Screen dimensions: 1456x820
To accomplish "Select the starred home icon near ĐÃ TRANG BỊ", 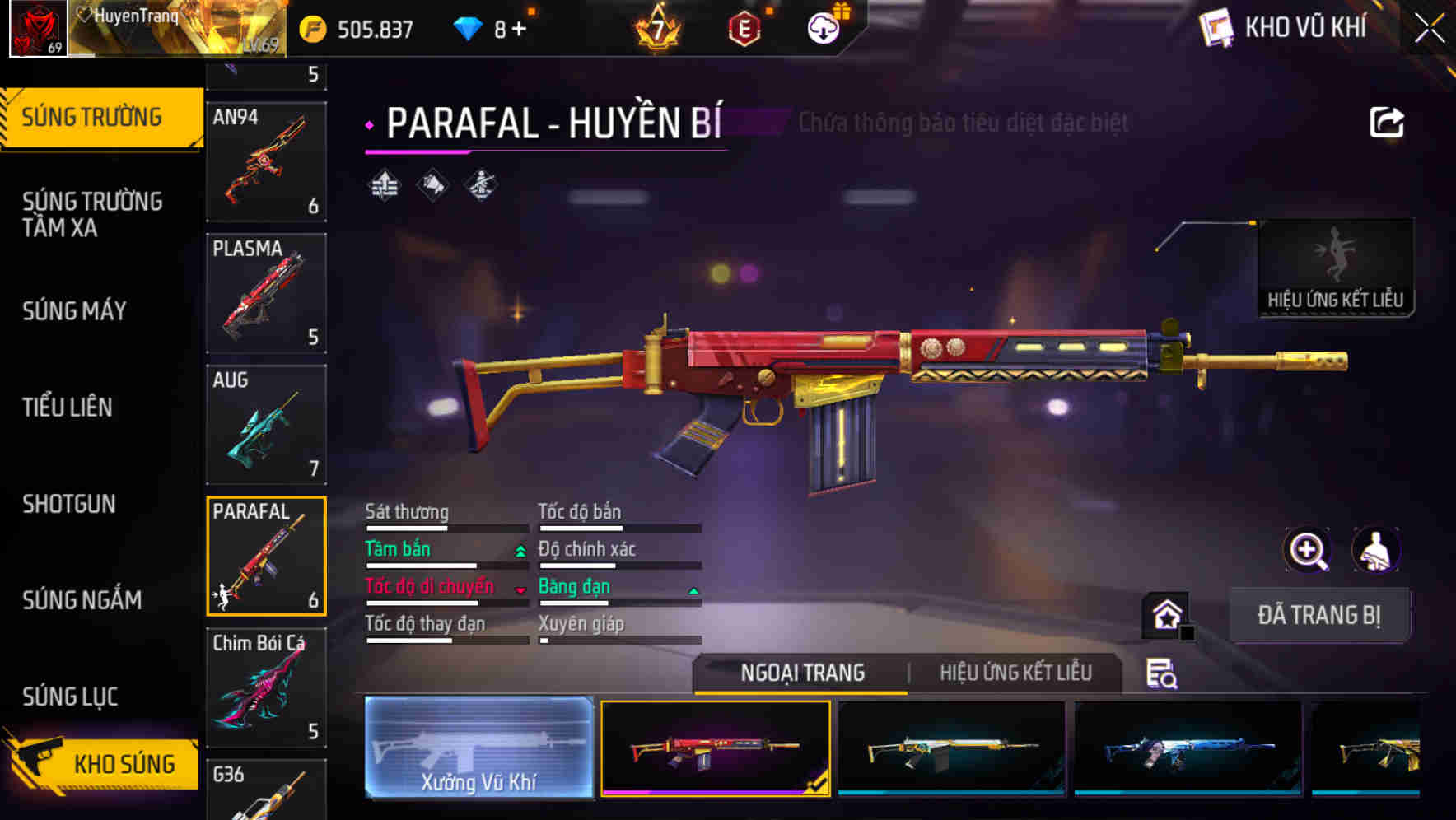I will (x=1164, y=613).
